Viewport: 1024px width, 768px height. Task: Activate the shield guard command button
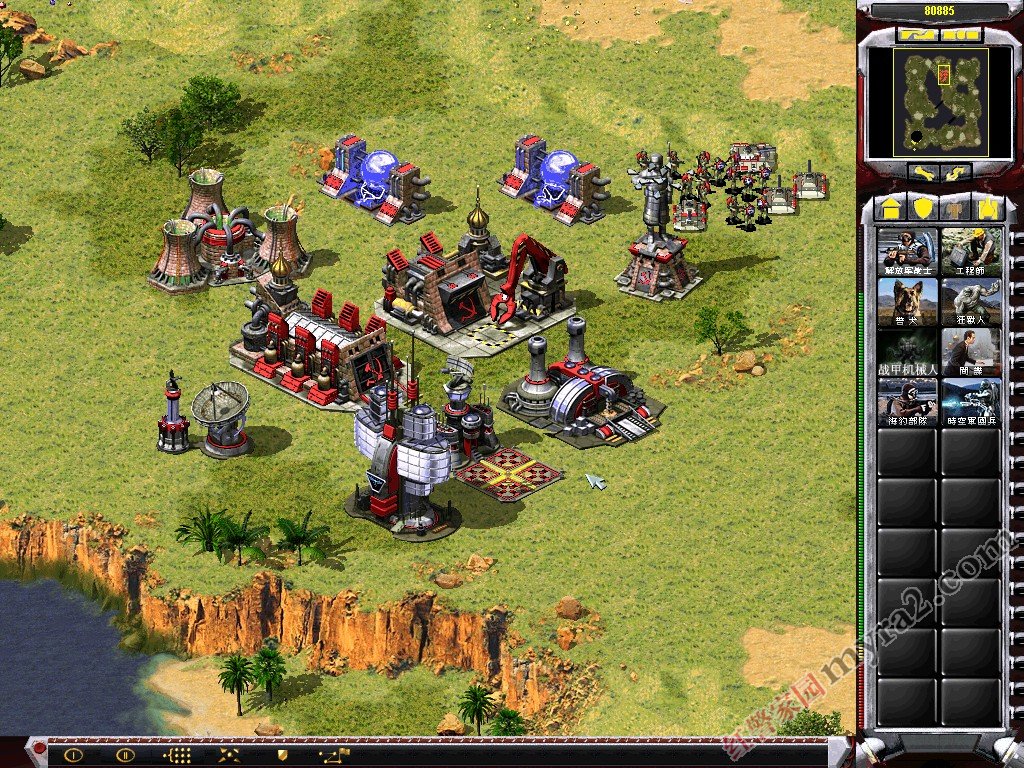[282, 755]
